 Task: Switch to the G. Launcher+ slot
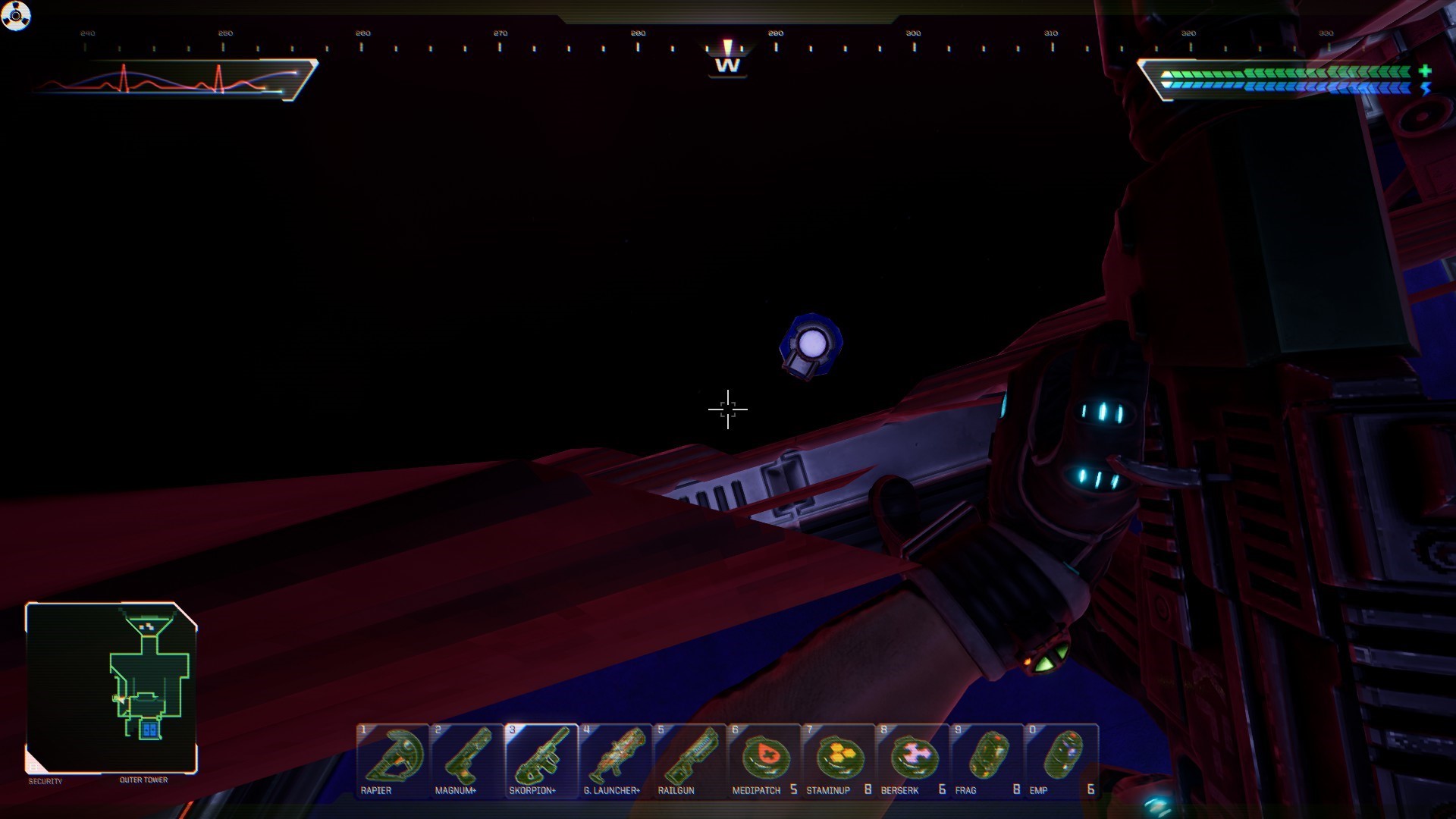click(616, 760)
